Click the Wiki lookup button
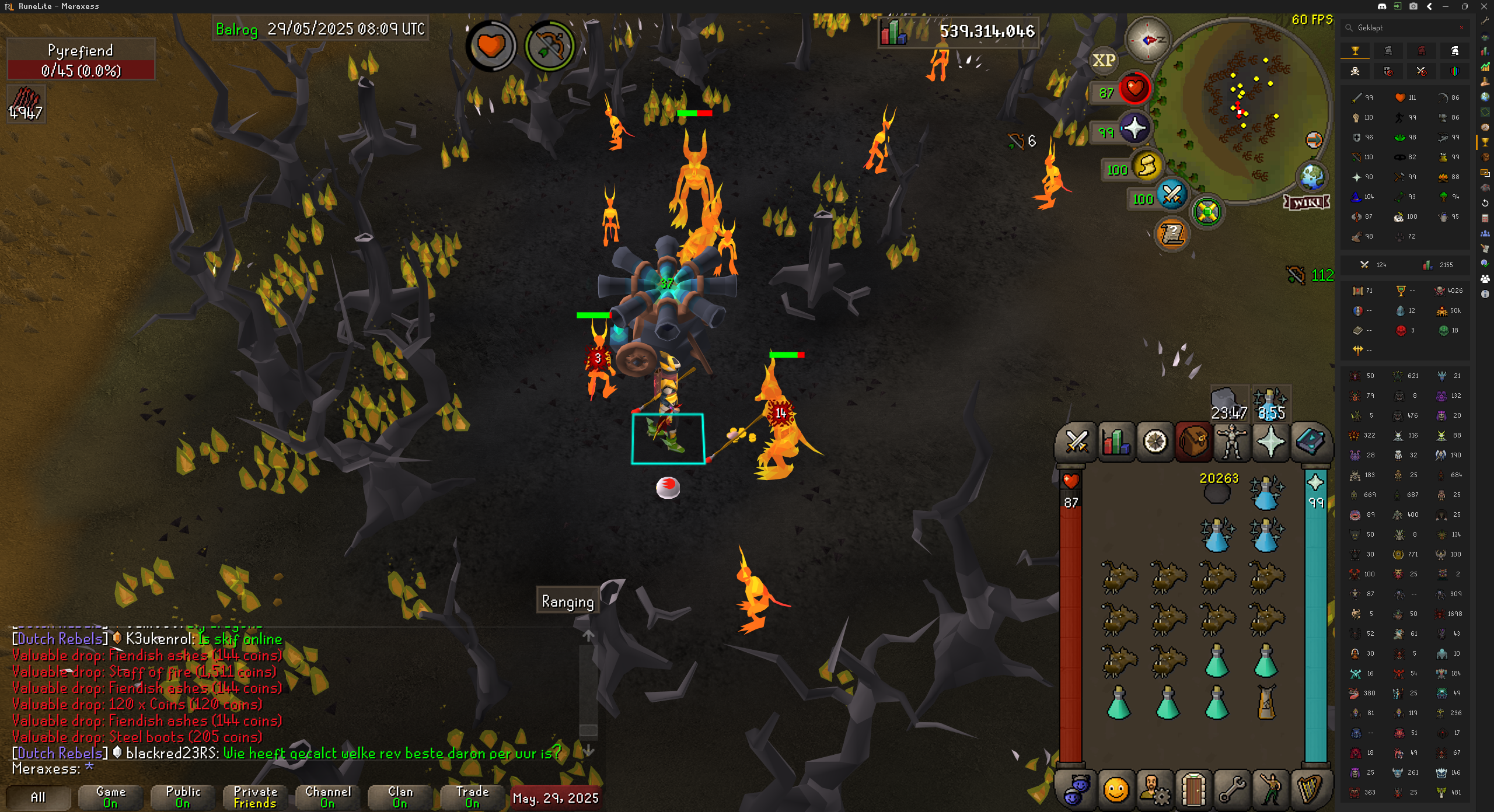 click(x=1307, y=202)
